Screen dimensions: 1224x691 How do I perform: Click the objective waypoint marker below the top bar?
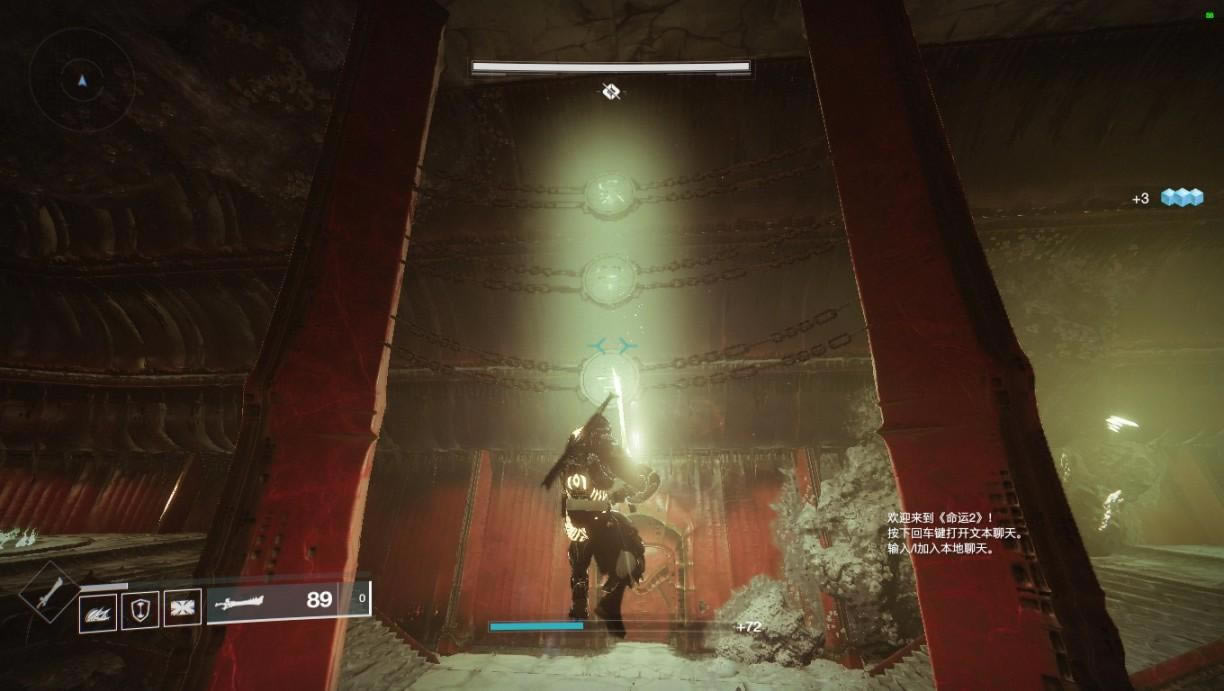tap(611, 92)
